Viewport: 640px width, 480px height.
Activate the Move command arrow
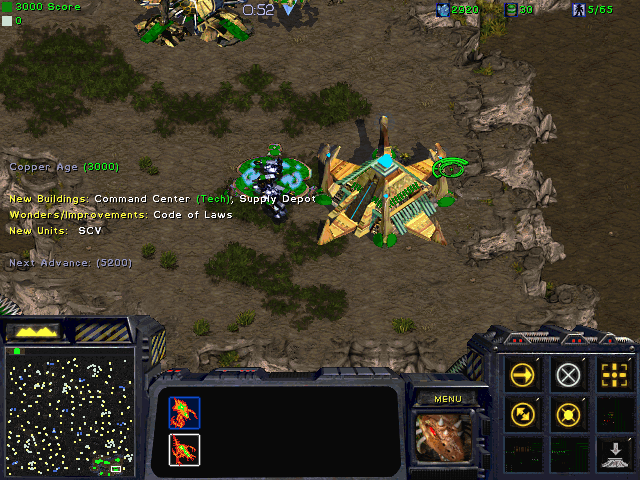click(x=523, y=374)
